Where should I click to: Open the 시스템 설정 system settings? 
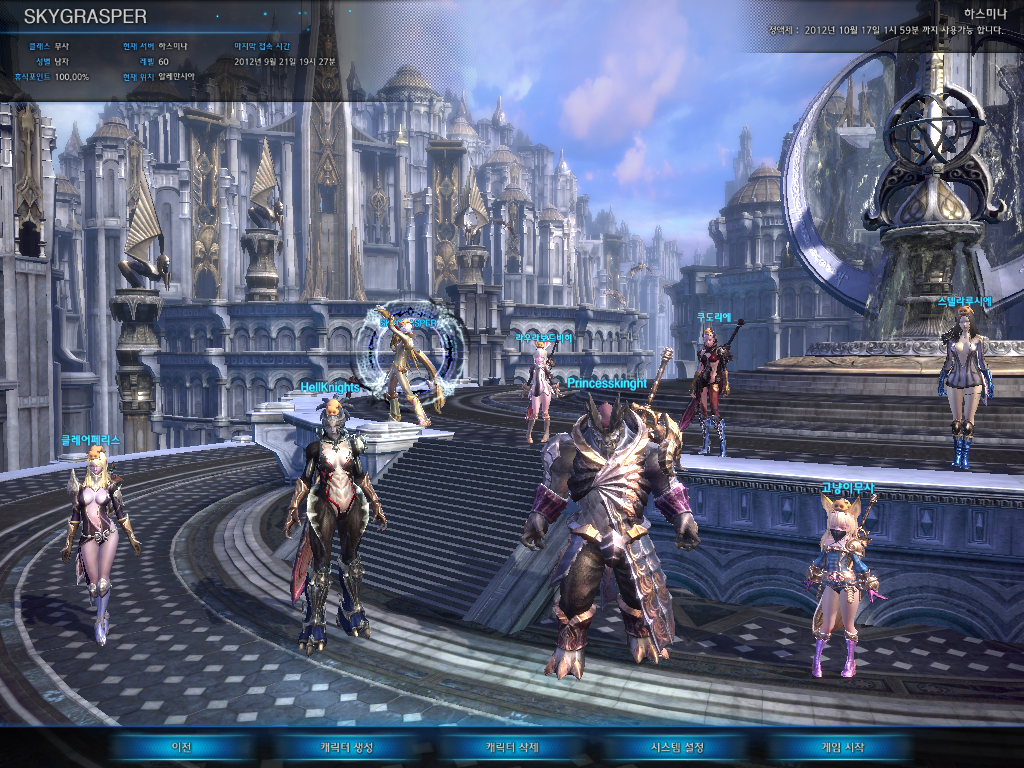pyautogui.click(x=678, y=747)
